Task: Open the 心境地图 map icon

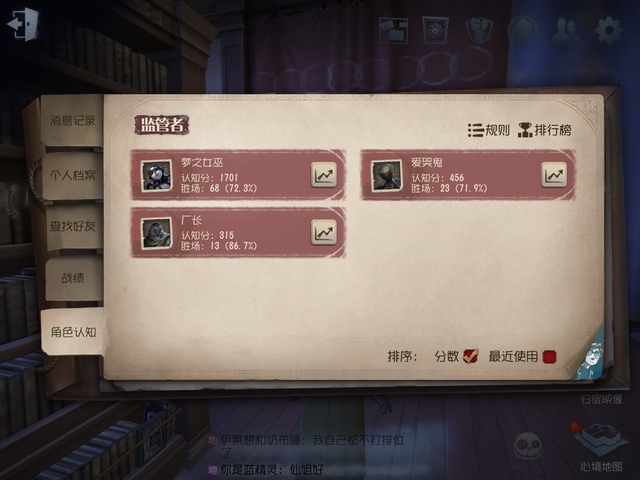Action: point(600,441)
